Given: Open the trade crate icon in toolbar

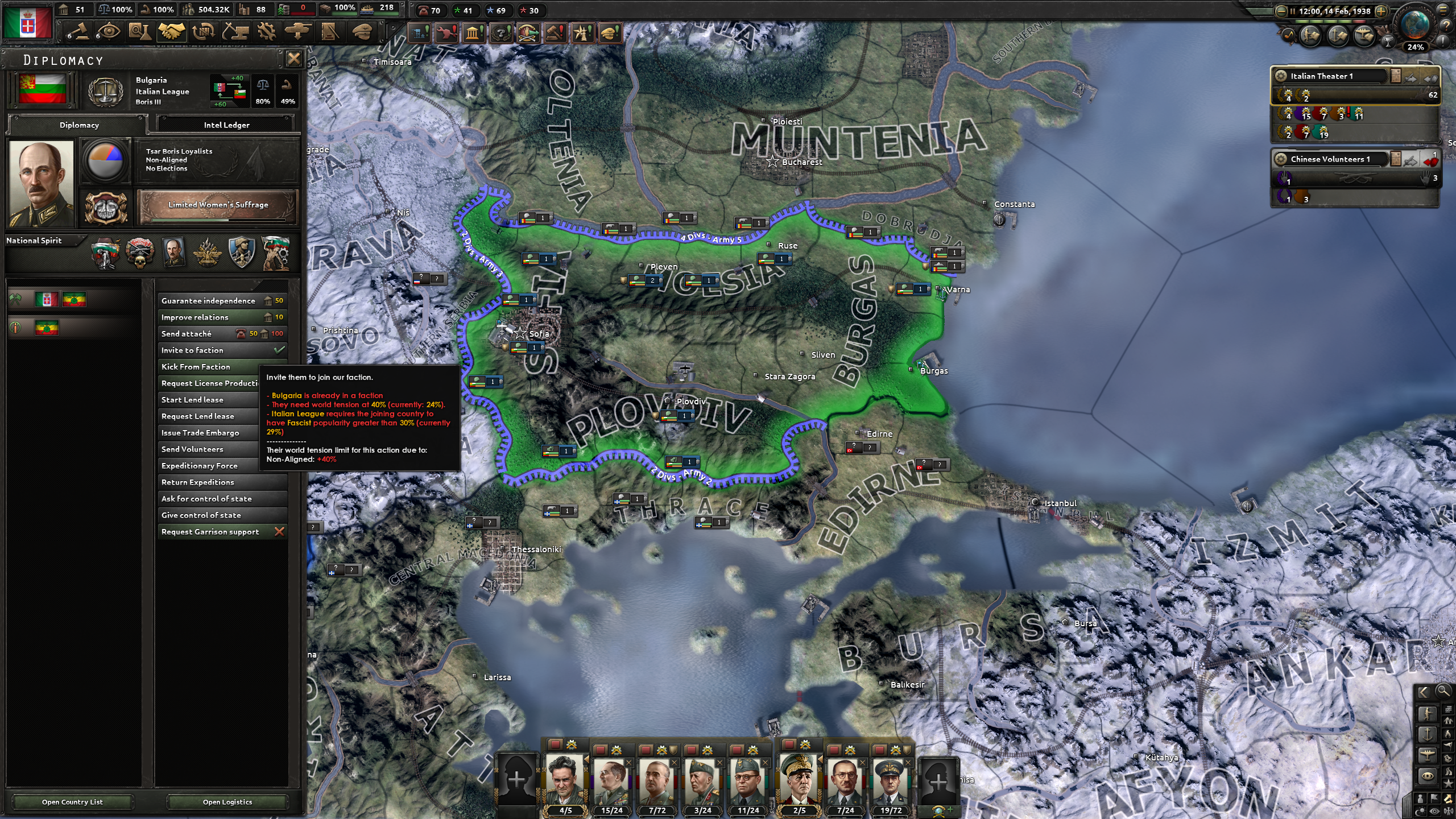Looking at the screenshot, I should point(203,31).
